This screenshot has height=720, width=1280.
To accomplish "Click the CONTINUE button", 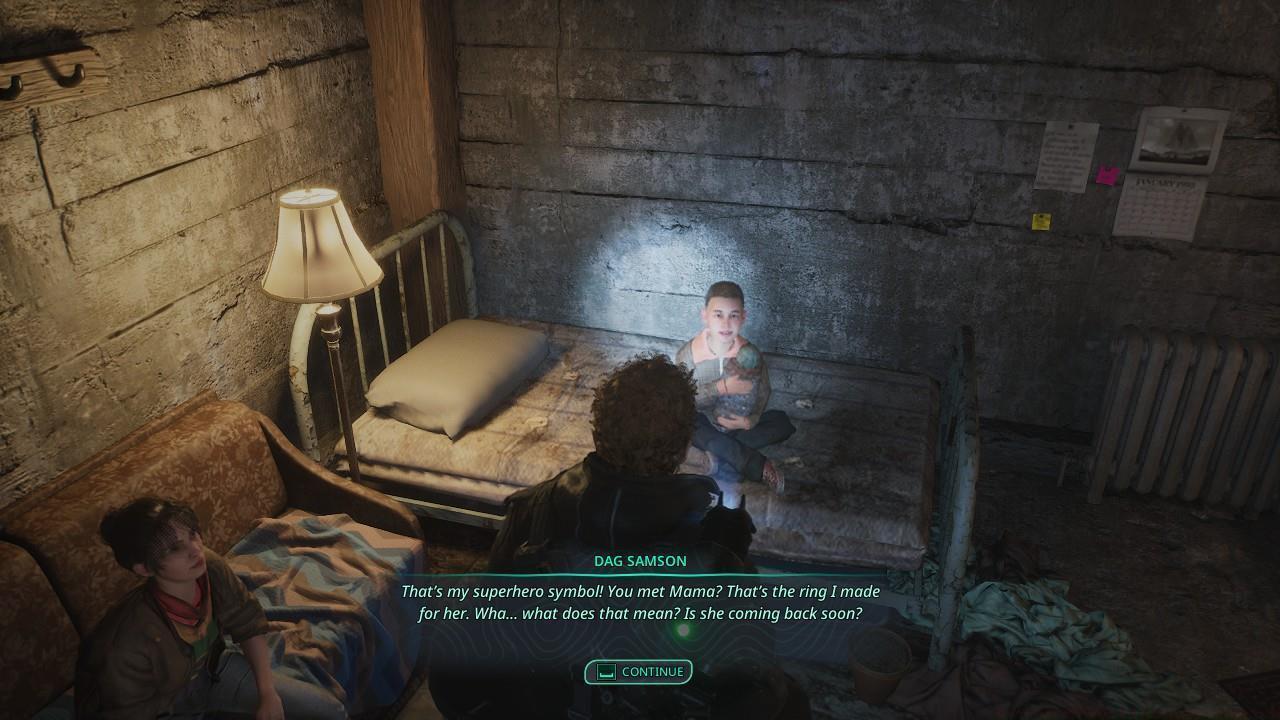I will (x=640, y=672).
